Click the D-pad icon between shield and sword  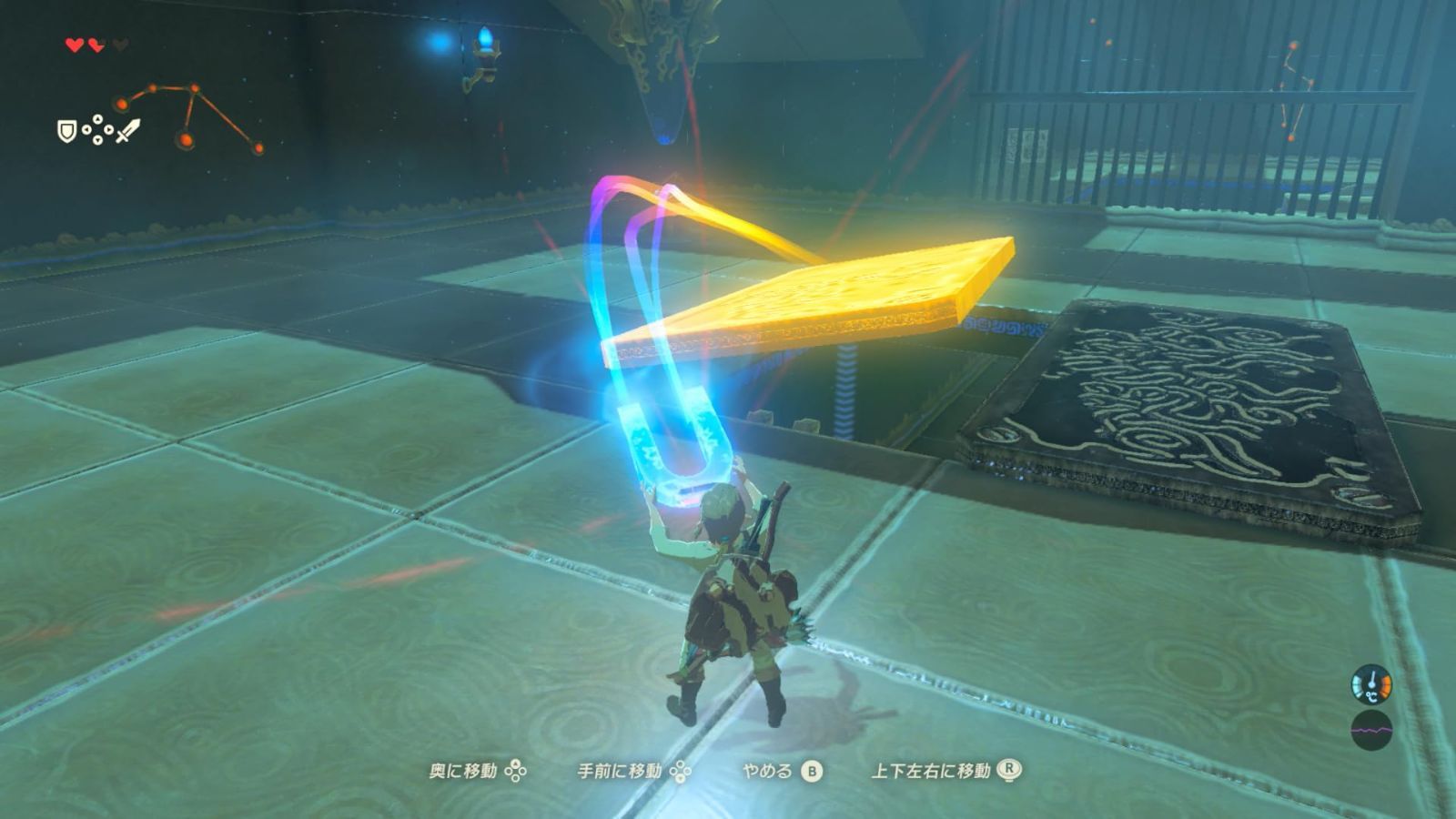(97, 129)
